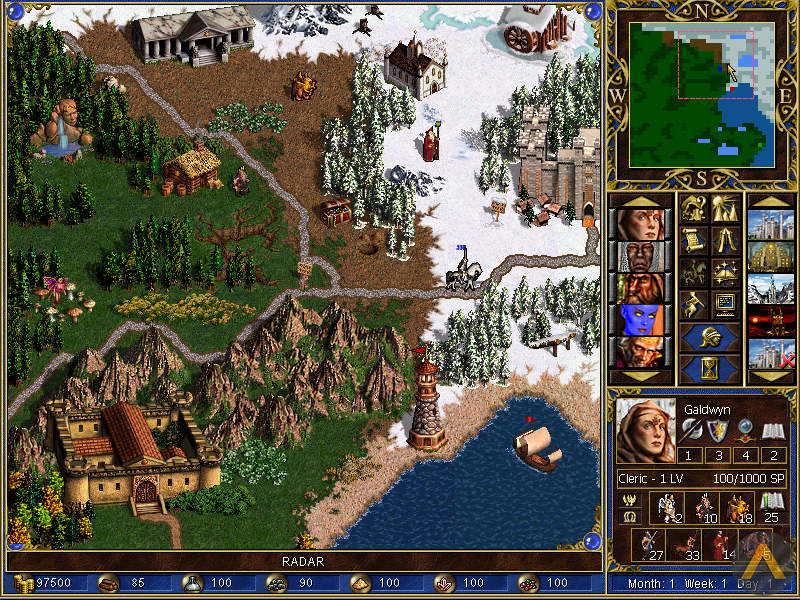Viewport: 800px width, 600px height.
Task: End turn with the hourglass button
Action: click(x=710, y=367)
